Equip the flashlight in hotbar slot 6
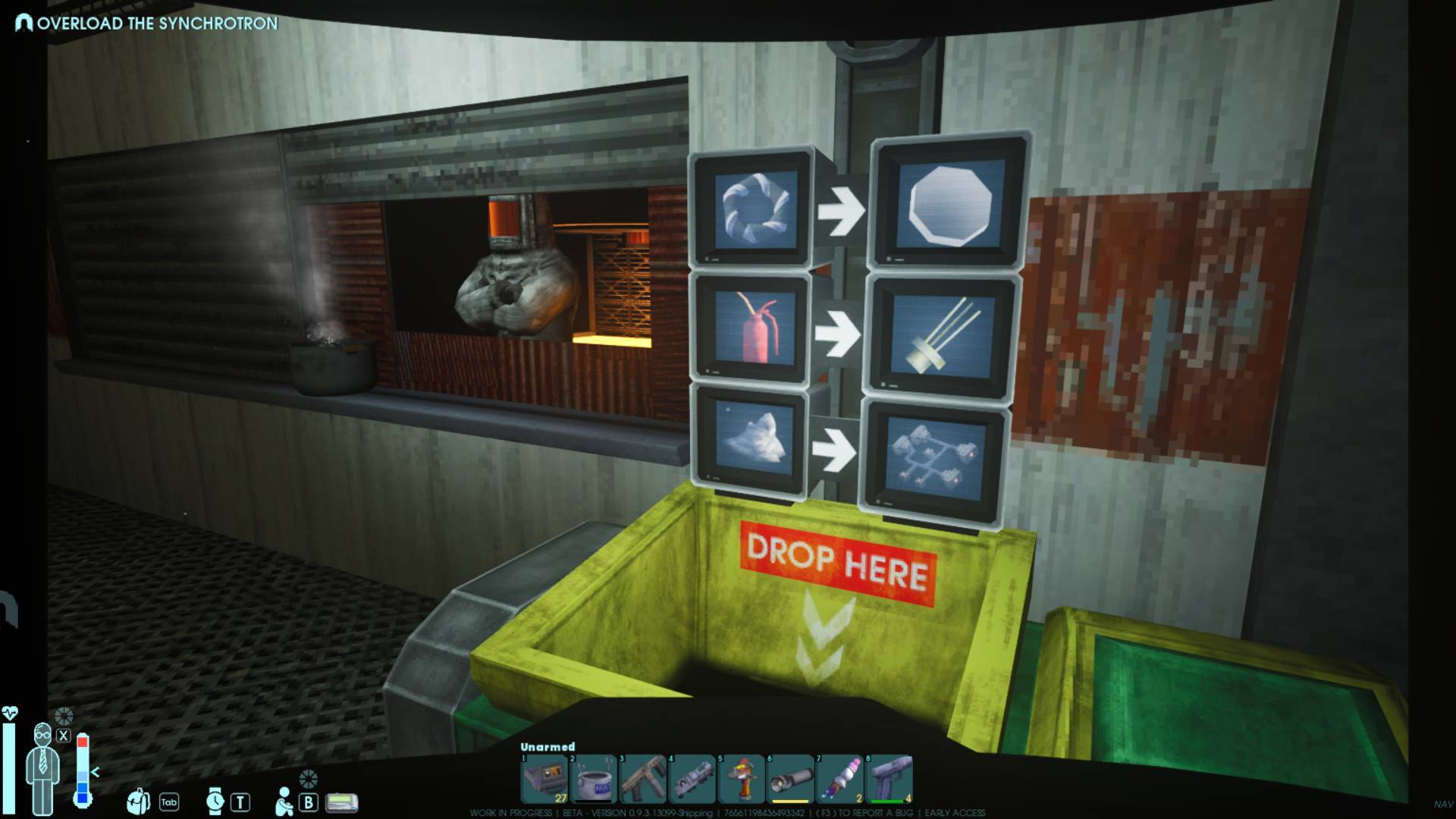 [x=790, y=779]
